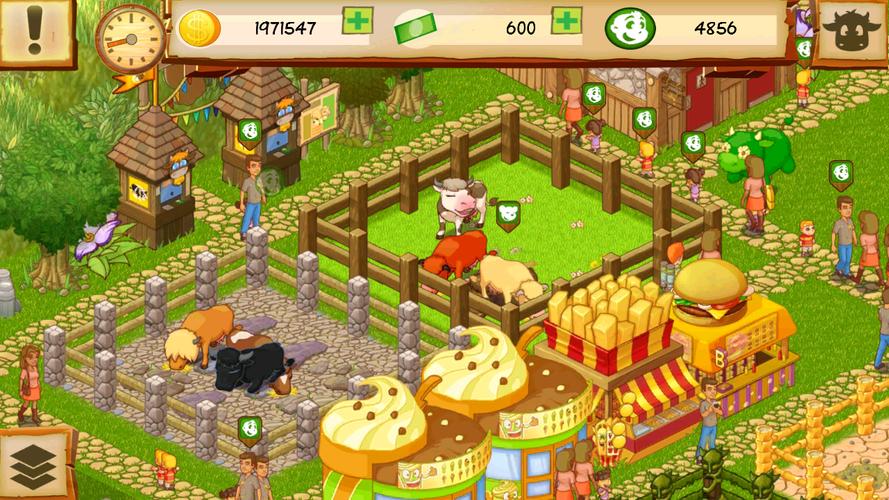Image resolution: width=889 pixels, height=500 pixels.
Task: Buy more green cash via plus button
Action: pos(566,21)
